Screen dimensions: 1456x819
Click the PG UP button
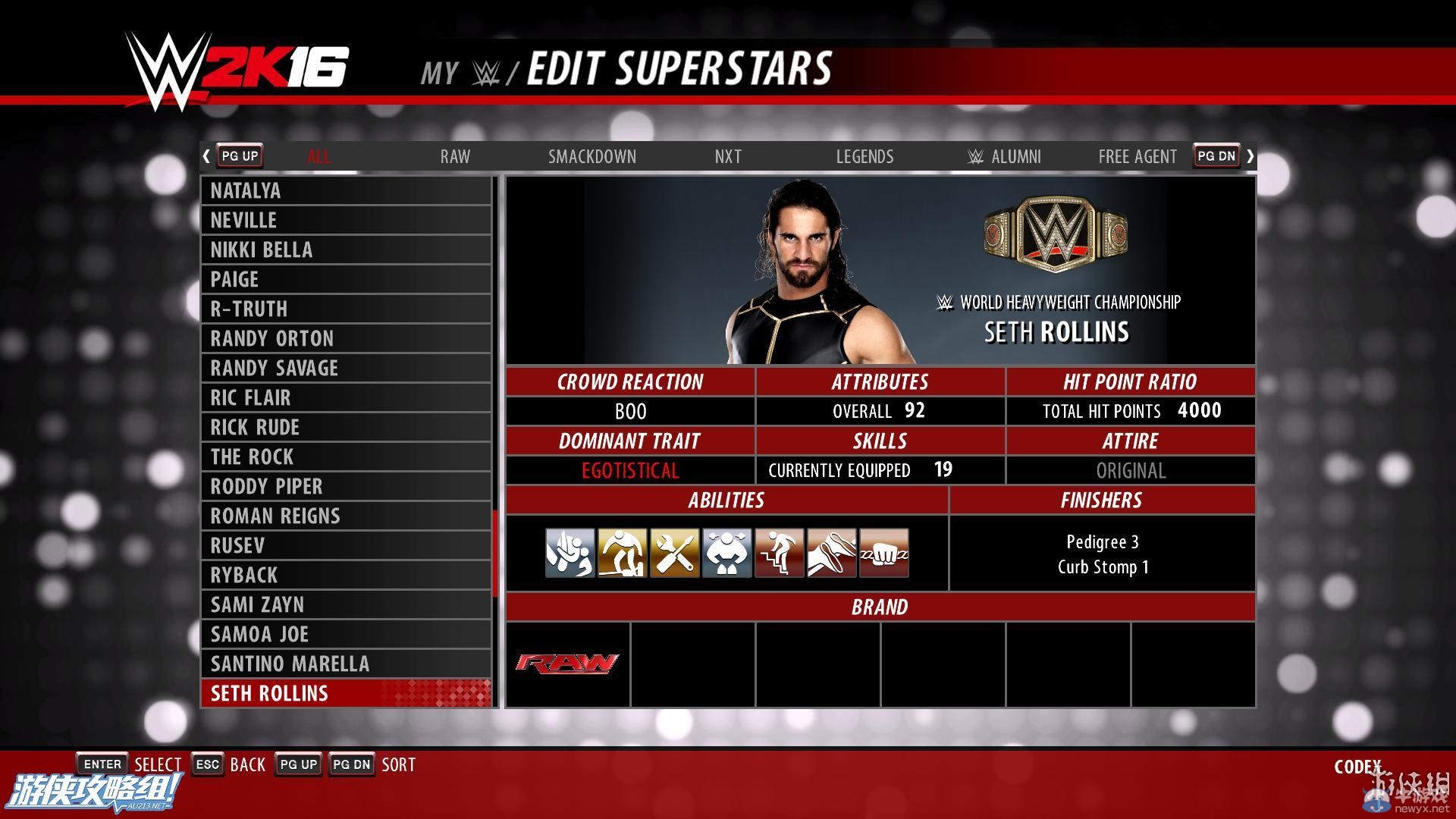pyautogui.click(x=239, y=155)
